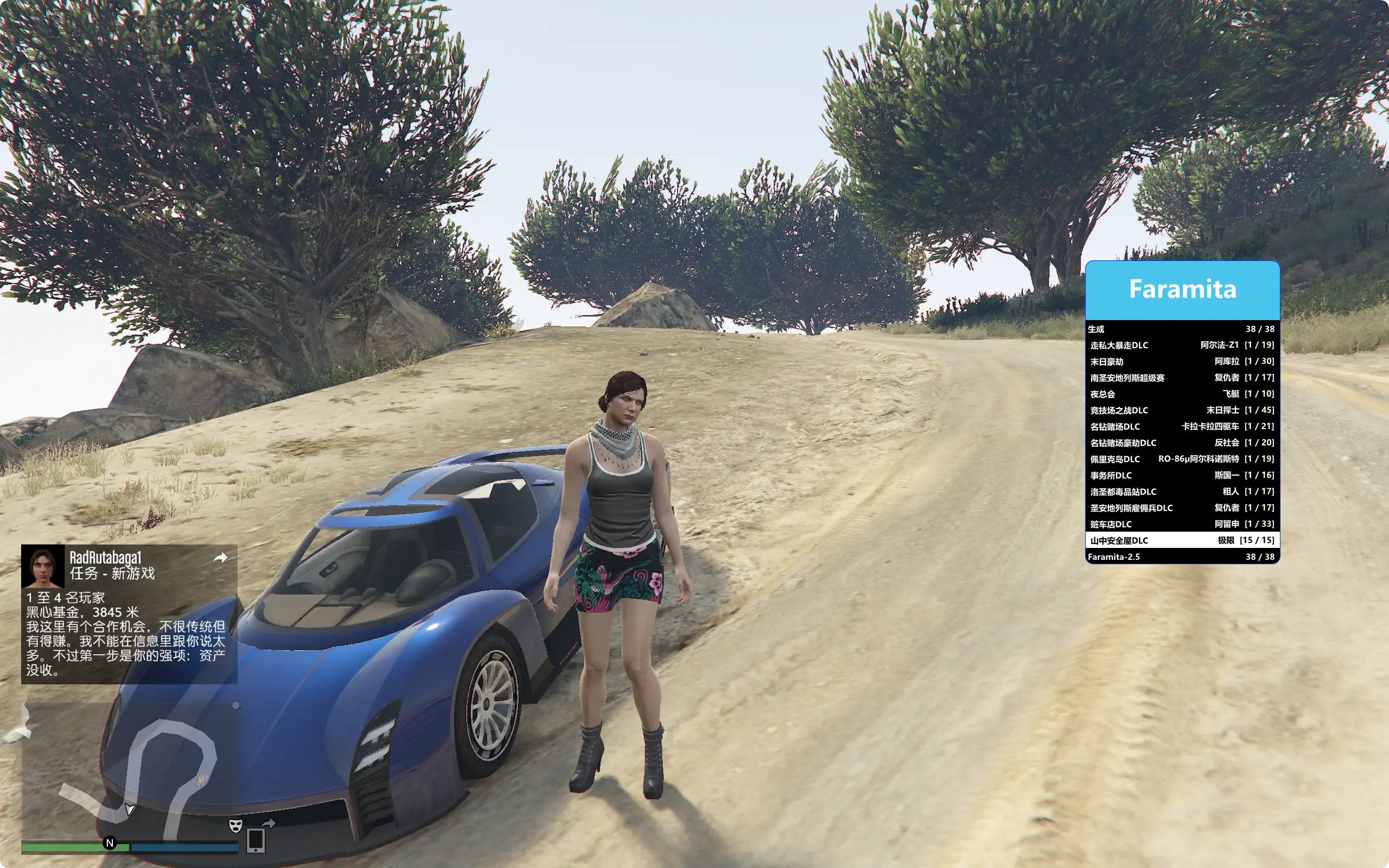
Task: Choose the 名钻赌场豪劫DLC entry
Action: (1182, 443)
